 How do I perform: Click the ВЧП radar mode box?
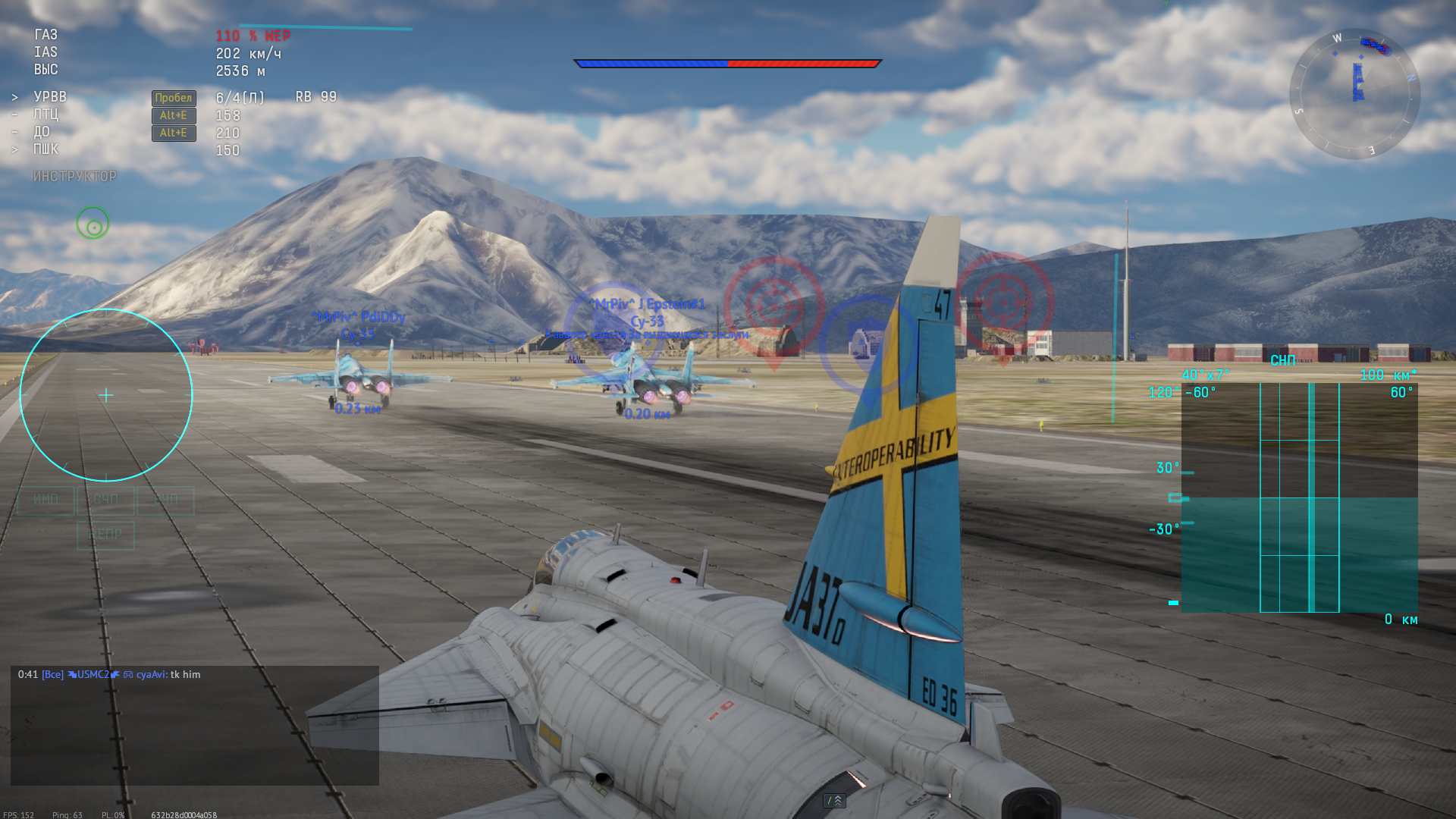165,500
